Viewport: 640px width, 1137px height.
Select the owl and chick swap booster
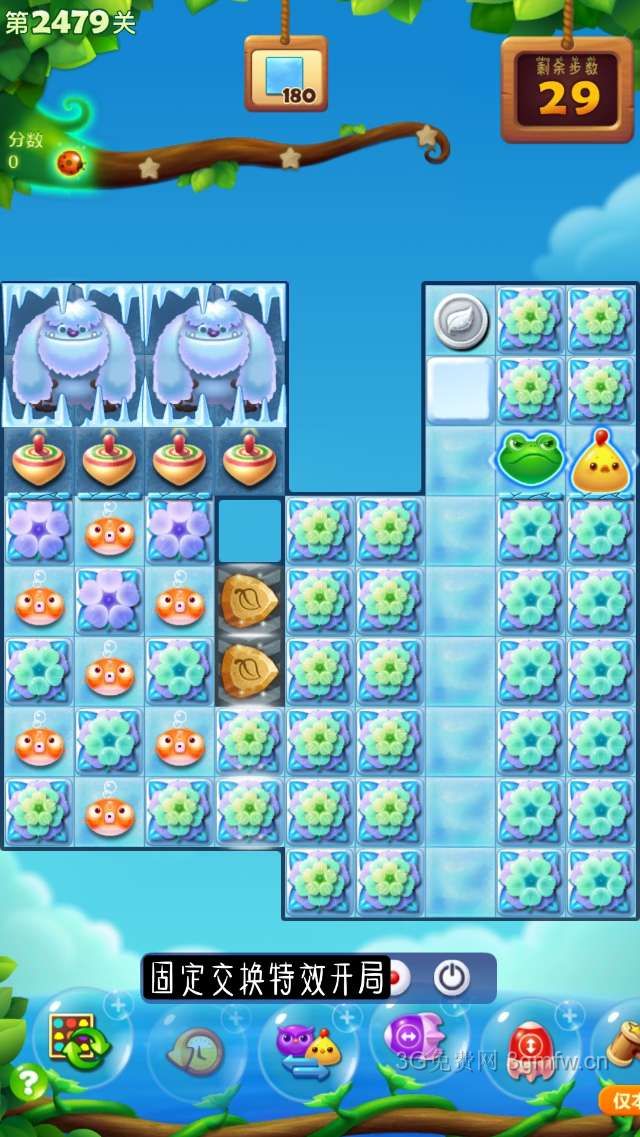[x=307, y=1045]
